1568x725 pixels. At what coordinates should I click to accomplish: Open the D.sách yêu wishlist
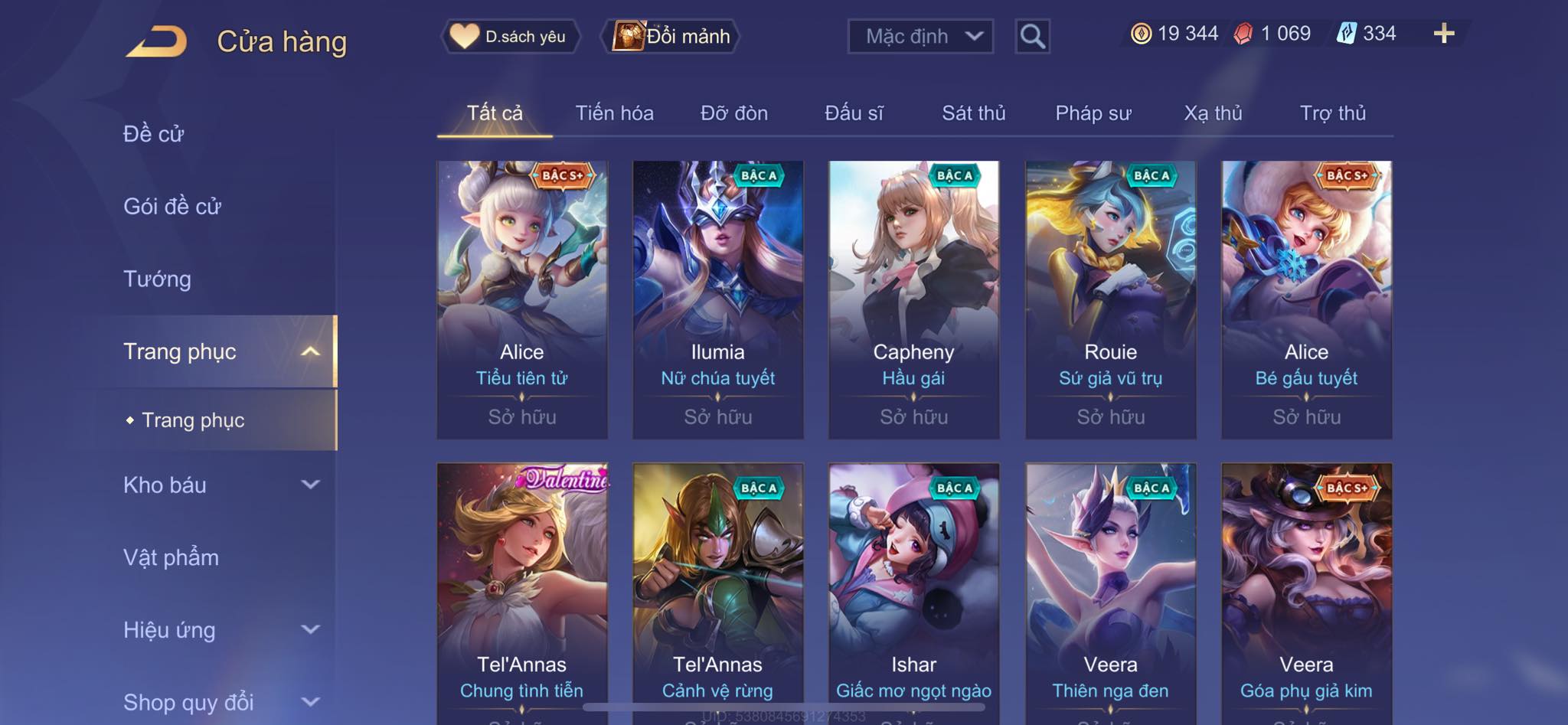[510, 36]
